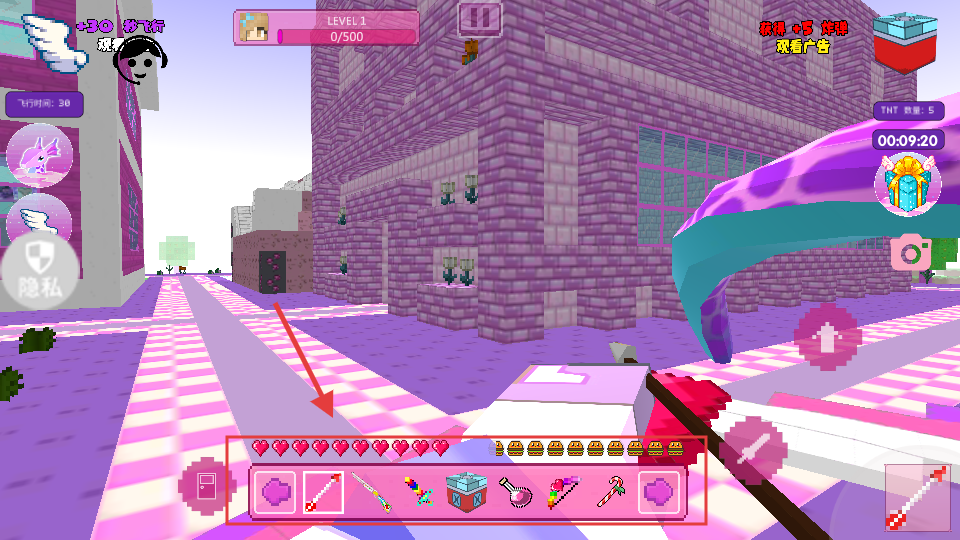Take a screenshot with the camera icon
Viewport: 960px width, 540px height.
pos(911,252)
